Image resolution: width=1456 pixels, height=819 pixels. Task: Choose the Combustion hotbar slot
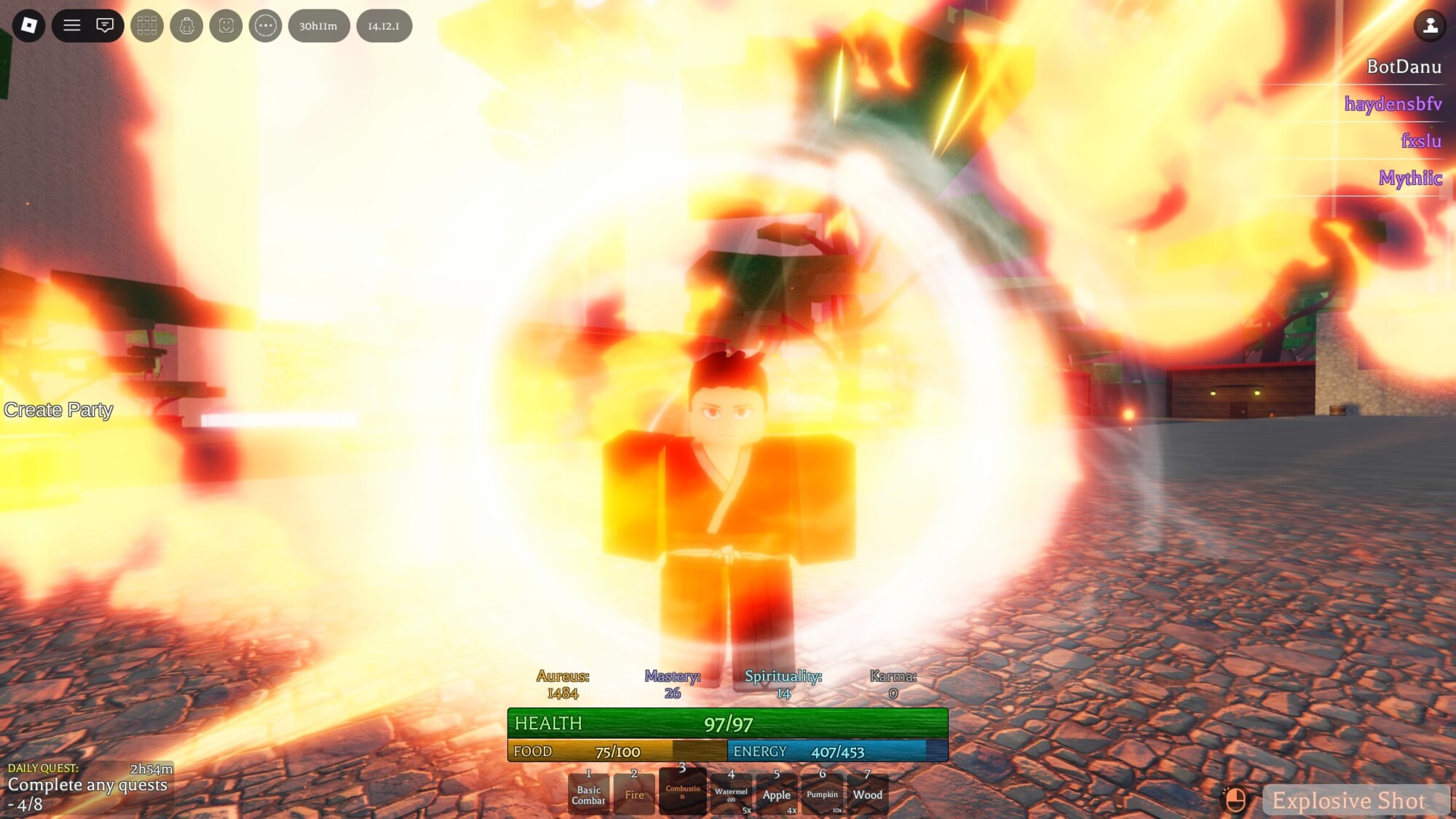tap(682, 791)
